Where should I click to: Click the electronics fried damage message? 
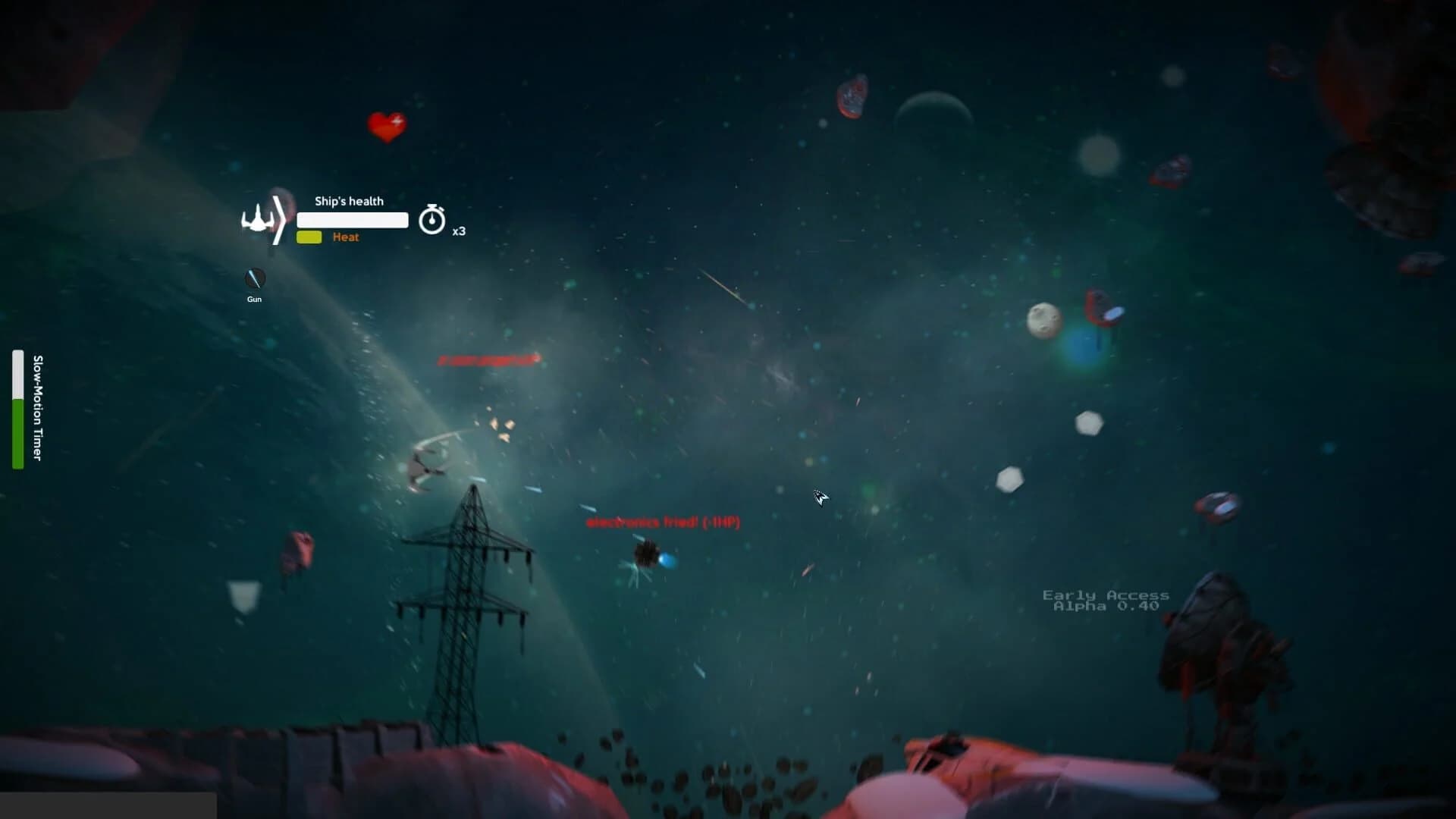(664, 522)
